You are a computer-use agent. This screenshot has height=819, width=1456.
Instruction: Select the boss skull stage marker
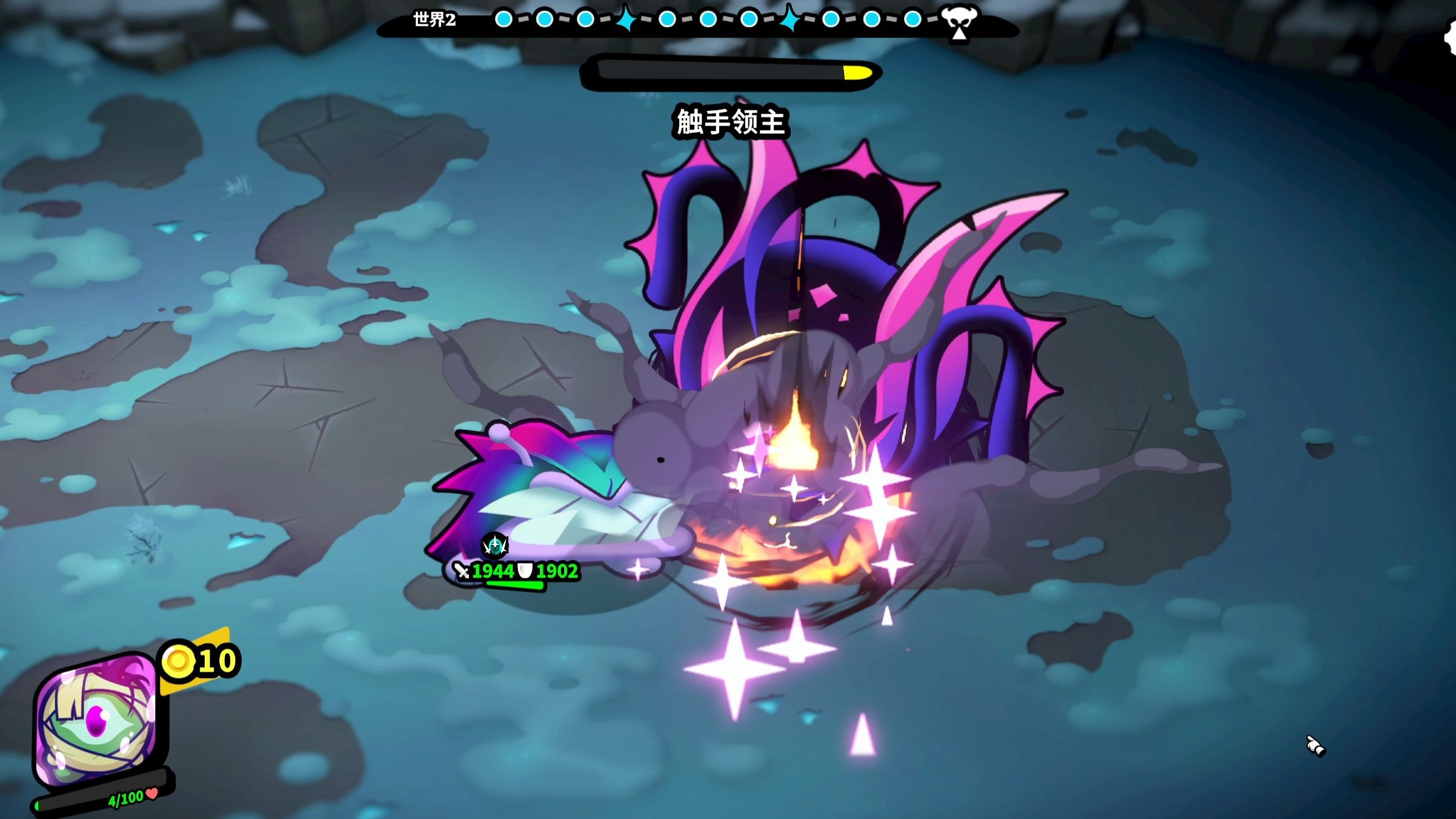coord(959,22)
